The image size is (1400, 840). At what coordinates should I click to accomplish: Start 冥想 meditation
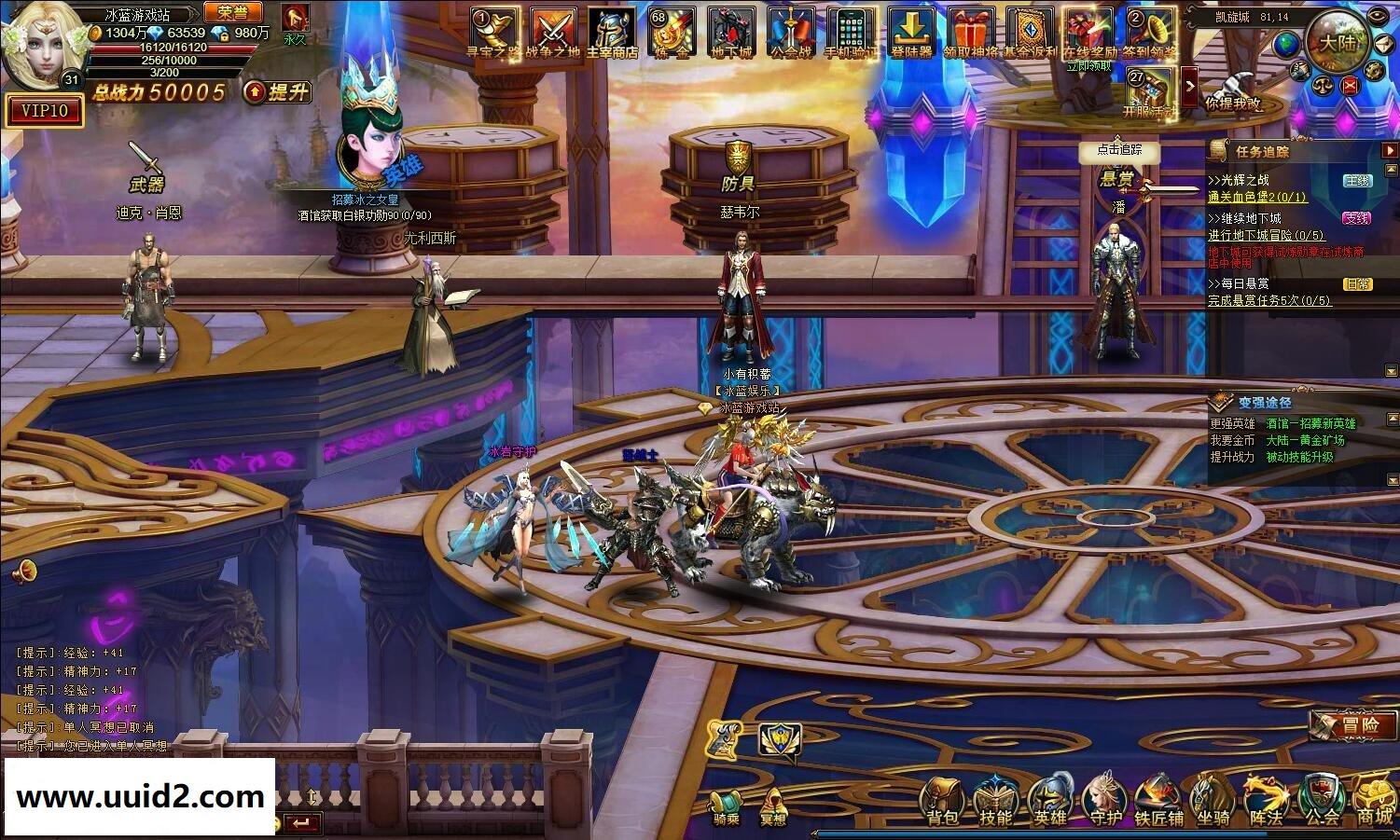tap(773, 807)
